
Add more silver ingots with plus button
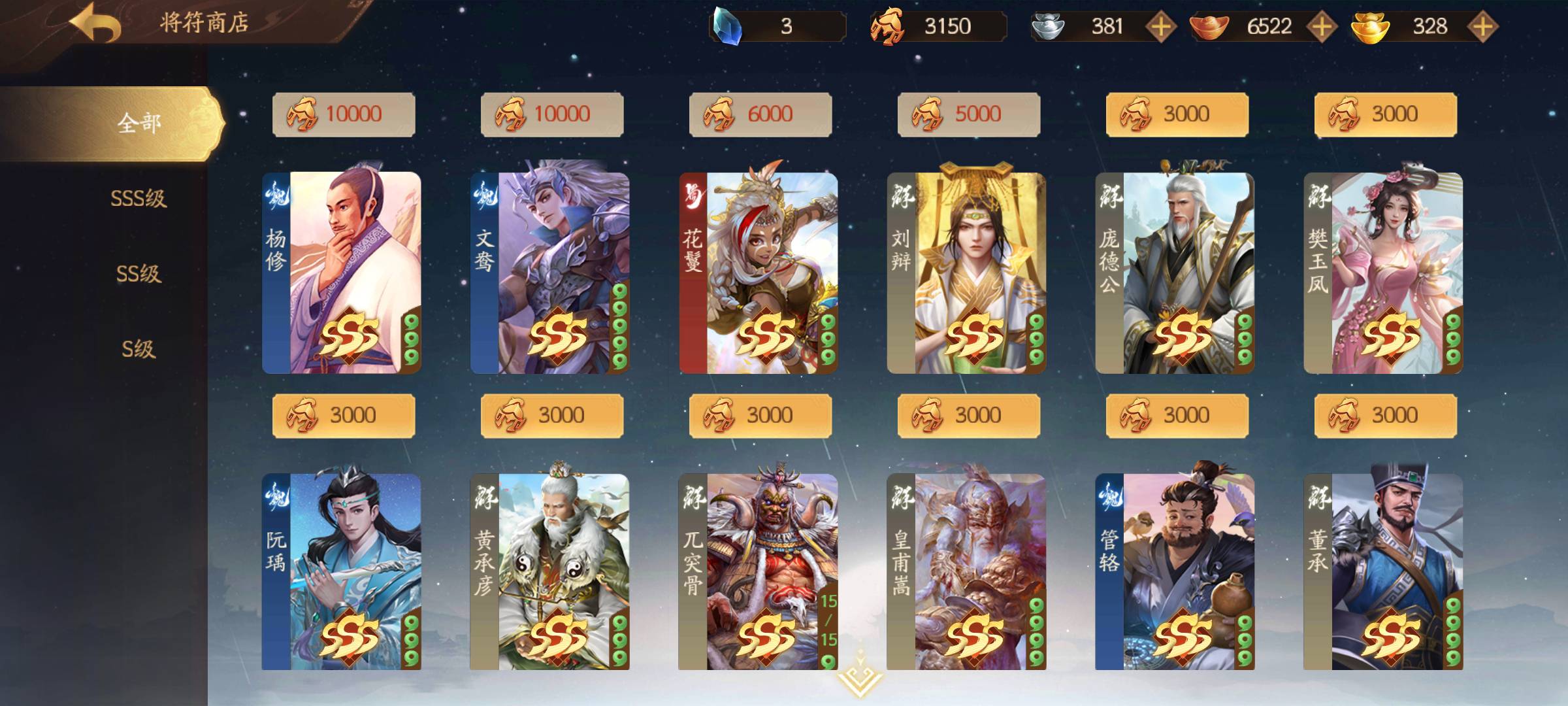[1161, 27]
